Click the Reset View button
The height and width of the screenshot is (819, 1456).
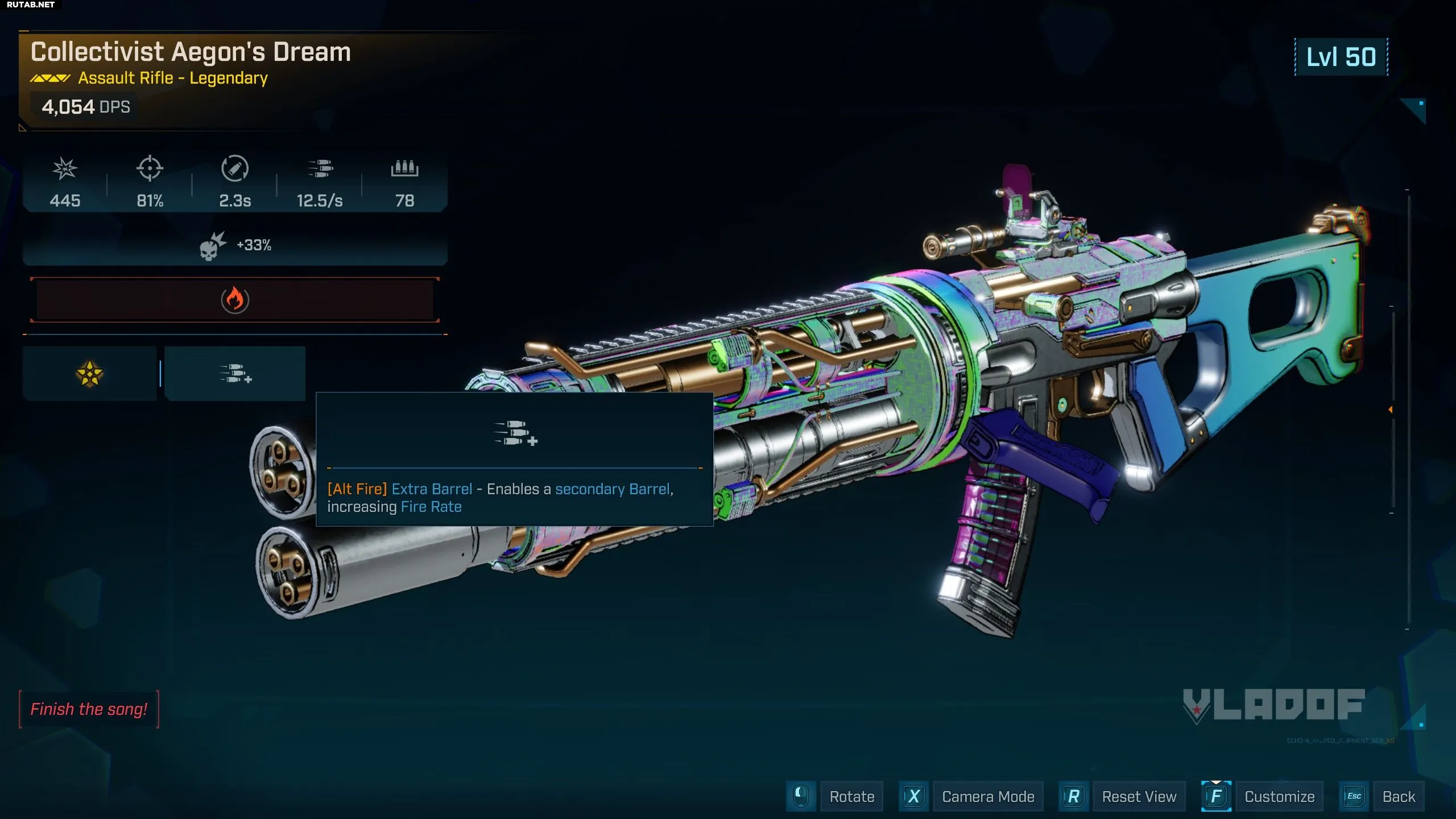[1139, 796]
